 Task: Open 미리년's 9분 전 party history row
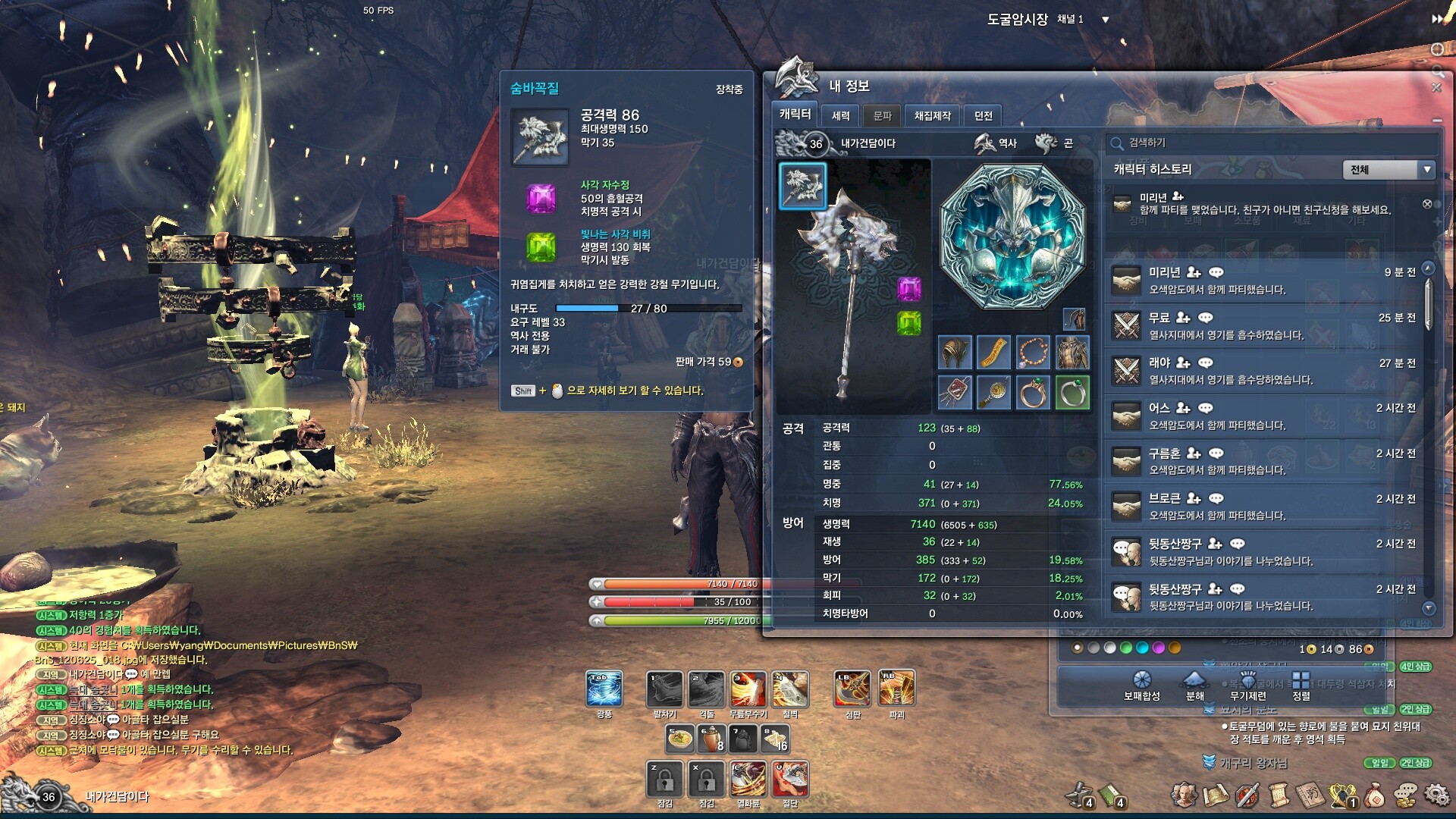pos(1263,280)
